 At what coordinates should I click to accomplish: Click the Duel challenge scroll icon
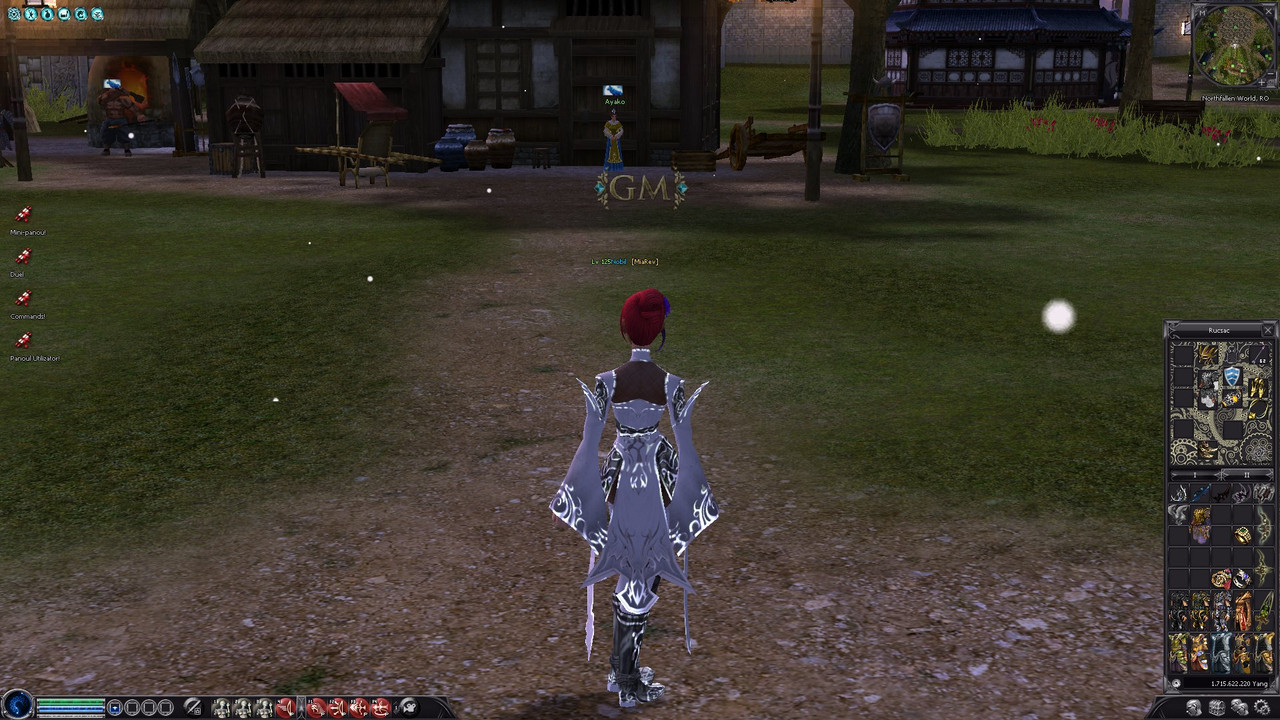(23, 258)
